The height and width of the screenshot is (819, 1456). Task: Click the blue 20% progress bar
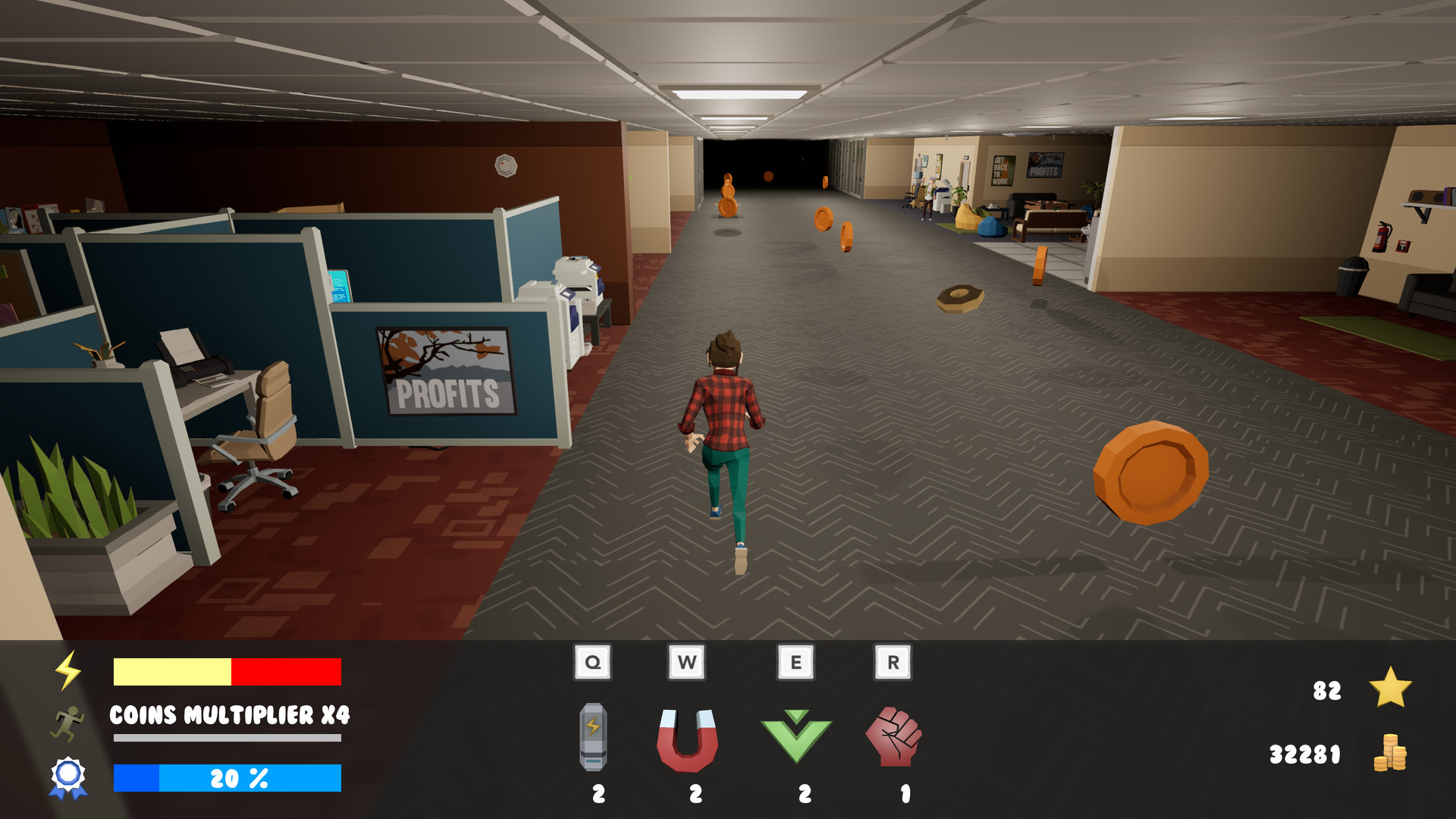tap(227, 777)
